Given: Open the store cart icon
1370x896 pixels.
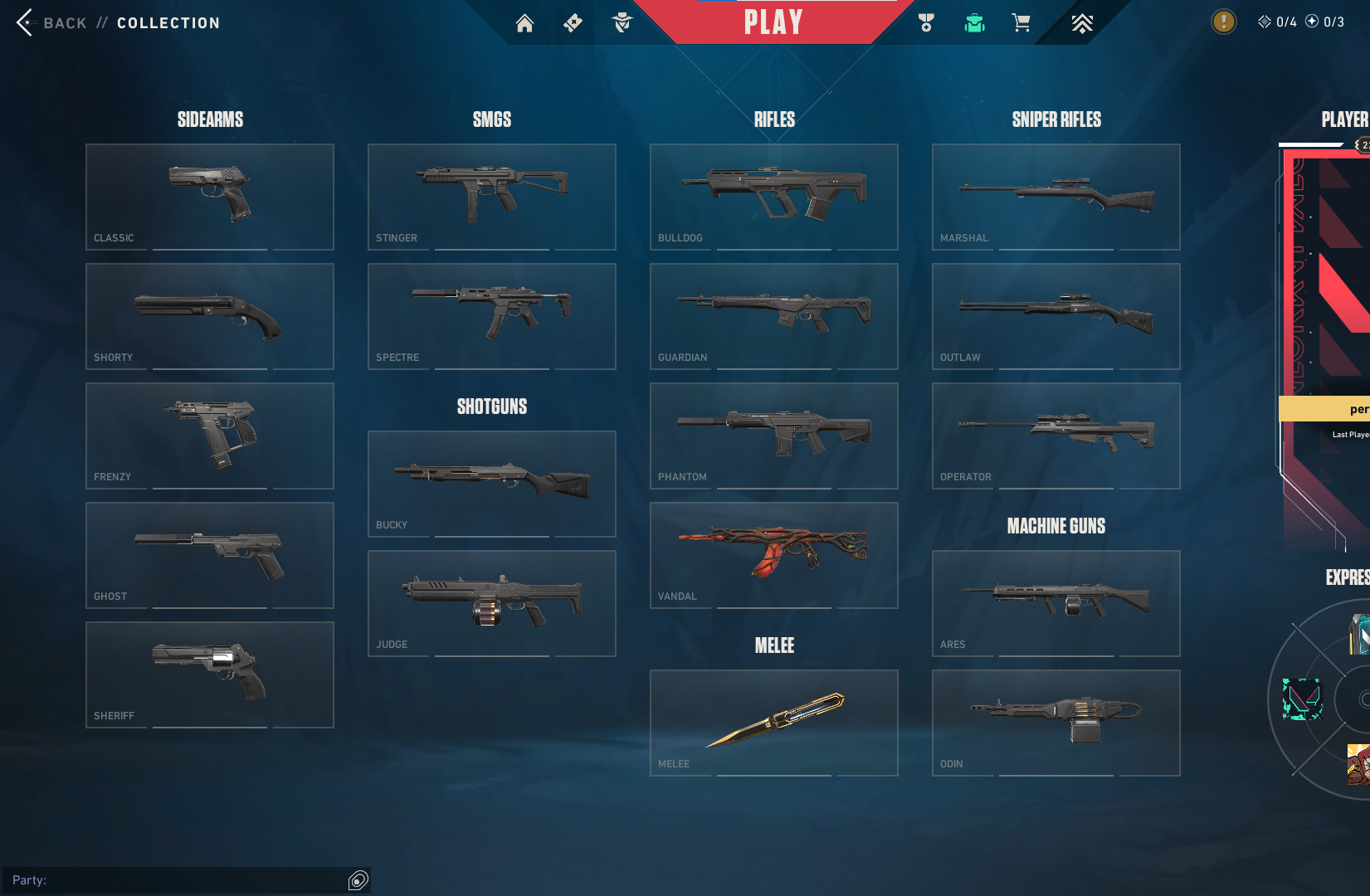Looking at the screenshot, I should [x=1021, y=23].
